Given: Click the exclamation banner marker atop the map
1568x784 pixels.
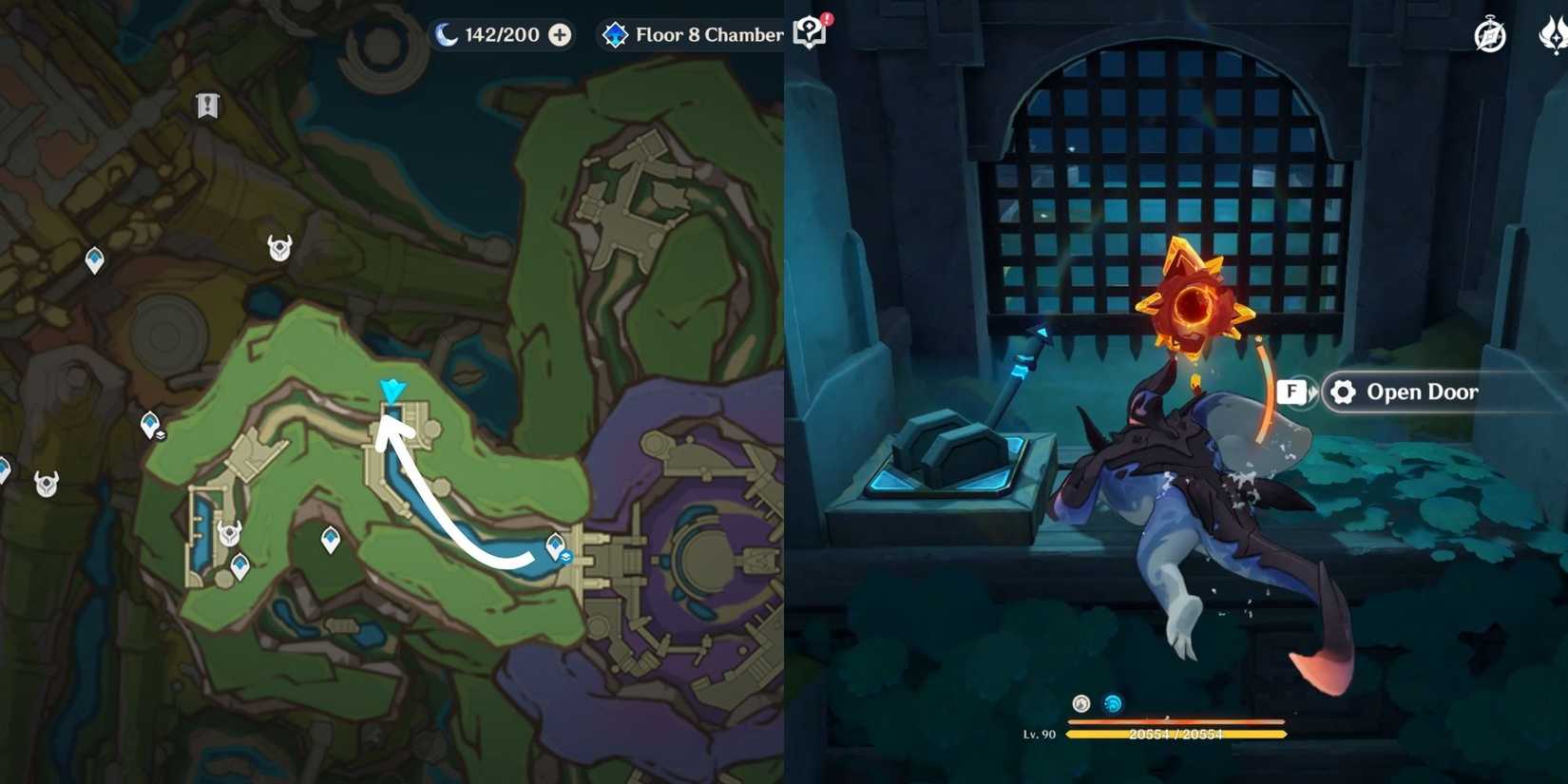Looking at the screenshot, I should tap(208, 105).
